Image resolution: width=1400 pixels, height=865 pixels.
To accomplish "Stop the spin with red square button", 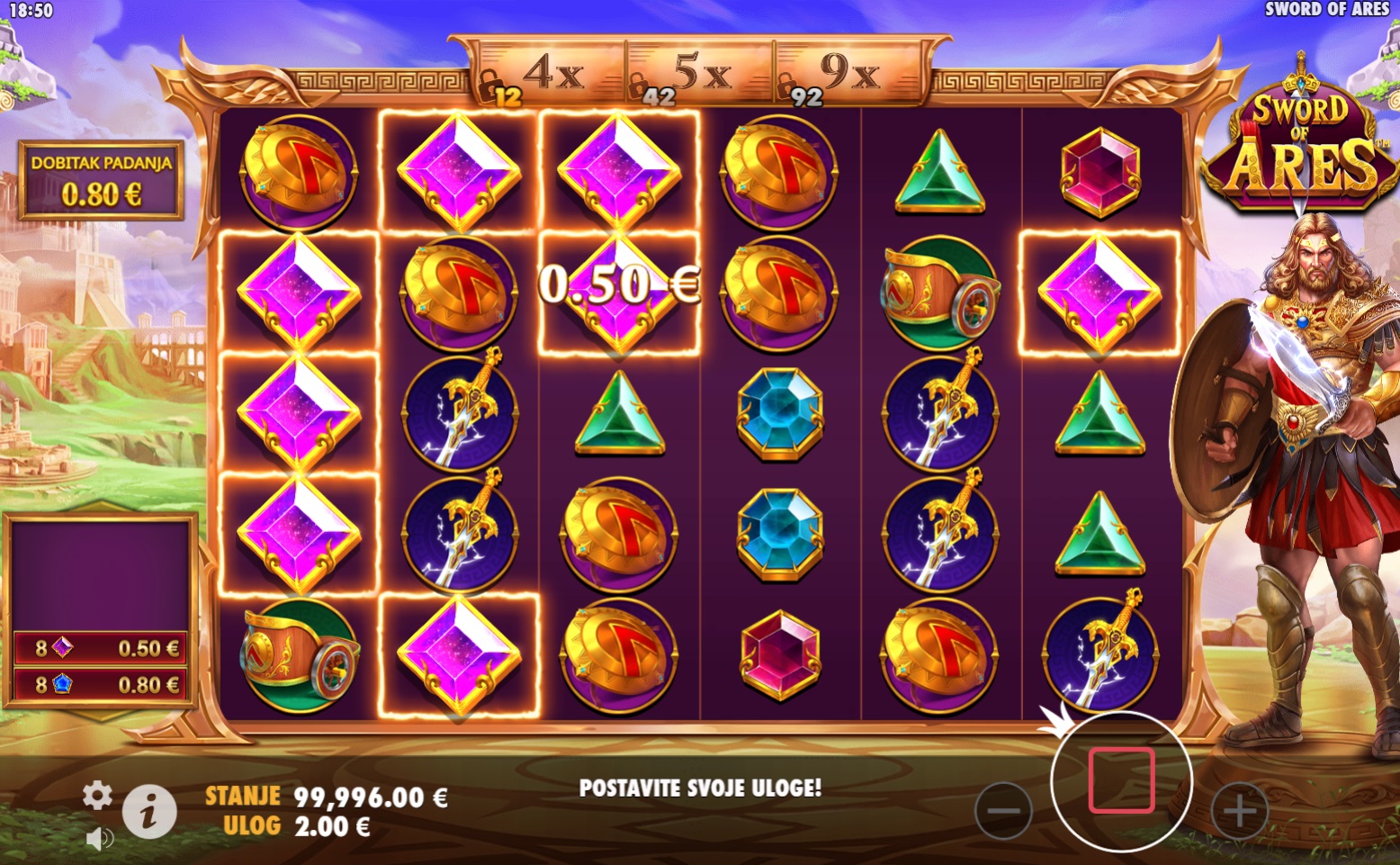I will (x=1121, y=780).
